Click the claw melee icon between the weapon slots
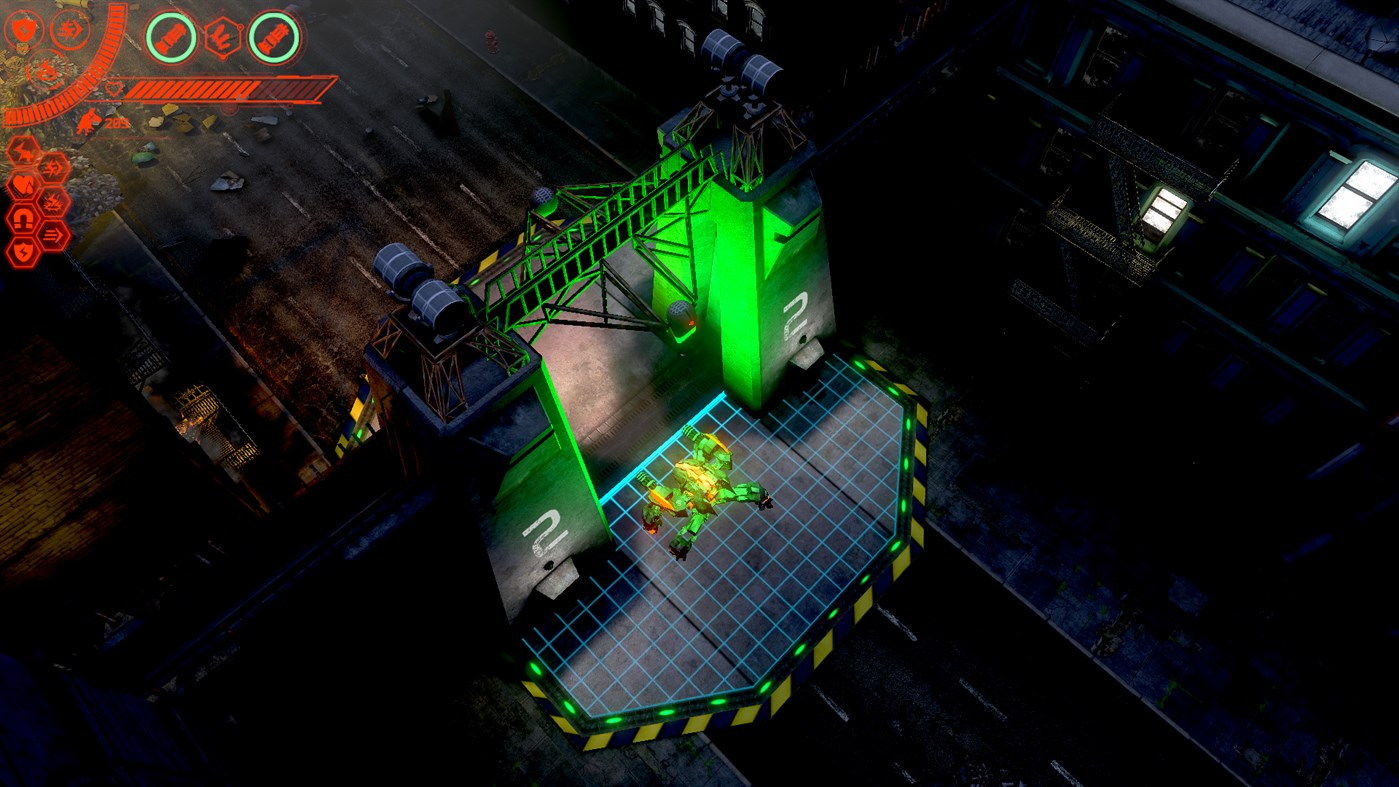This screenshot has width=1399, height=787. coord(222,36)
